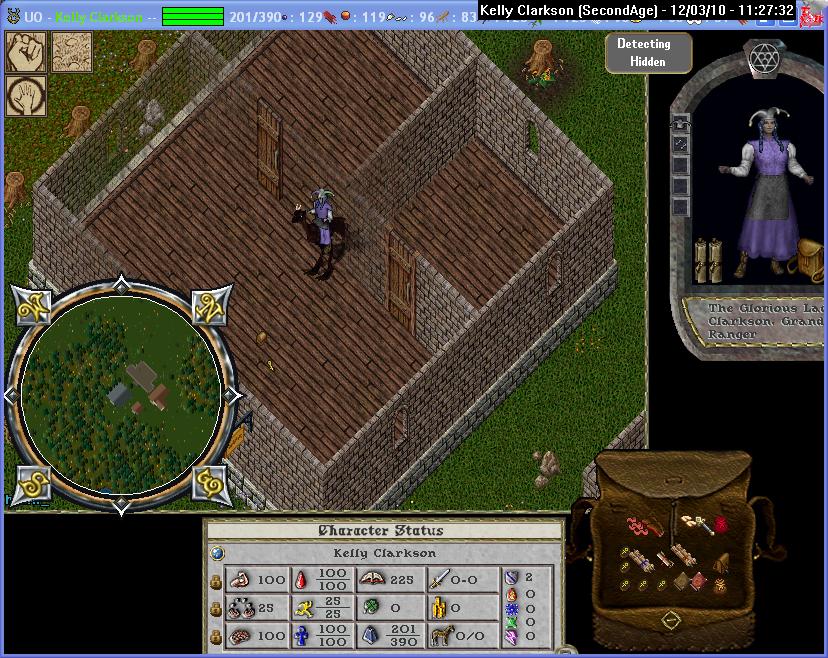828x658 pixels.
Task: Click the strength stat lock icon
Action: (215, 581)
